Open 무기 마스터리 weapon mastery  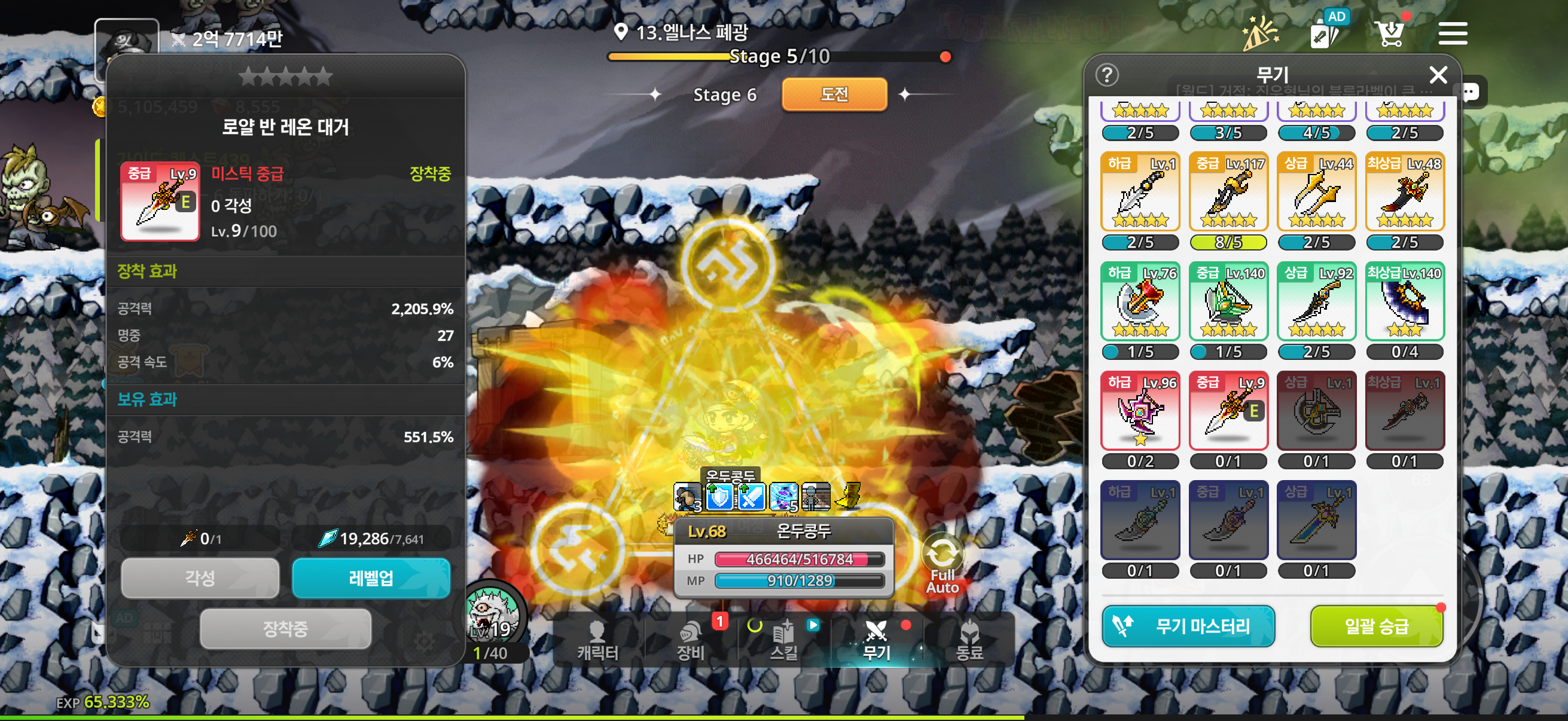pyautogui.click(x=1188, y=625)
